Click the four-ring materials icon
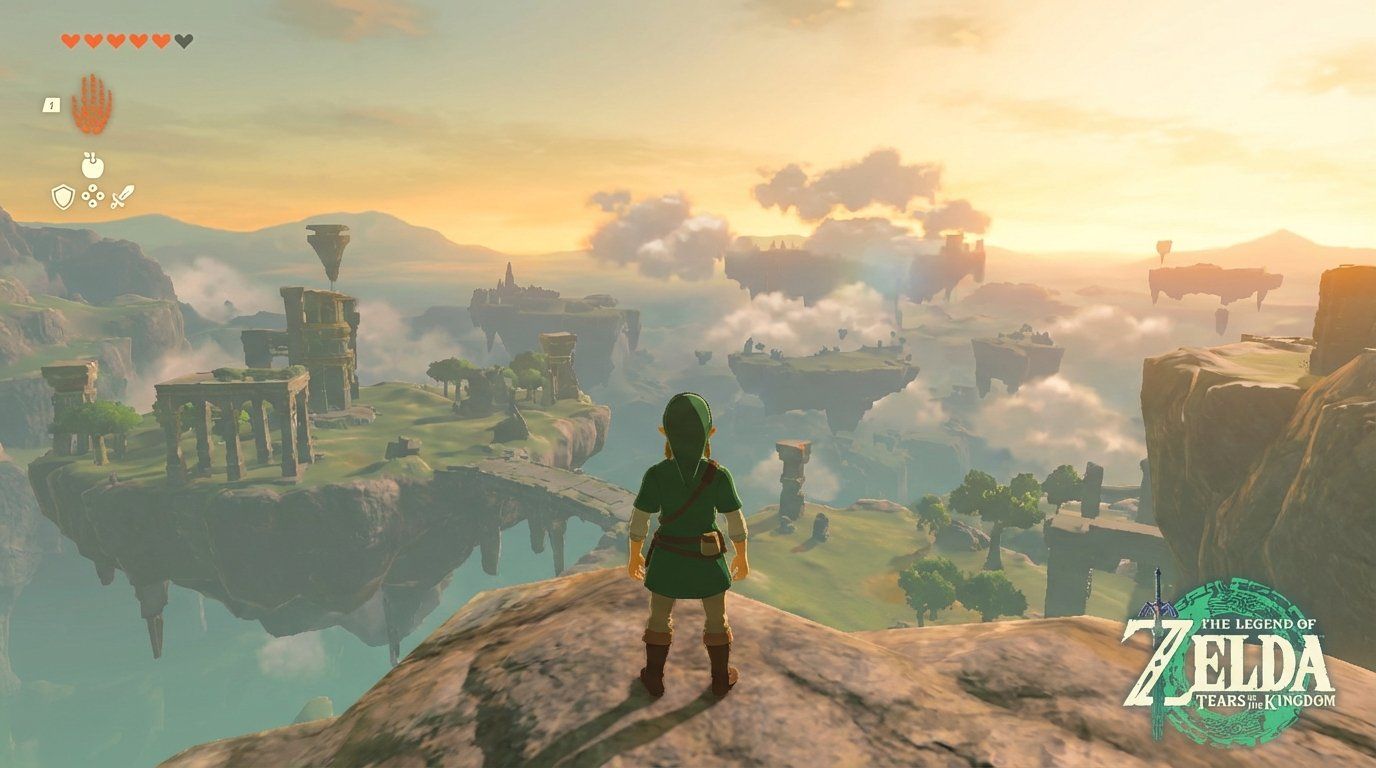 tap(92, 195)
